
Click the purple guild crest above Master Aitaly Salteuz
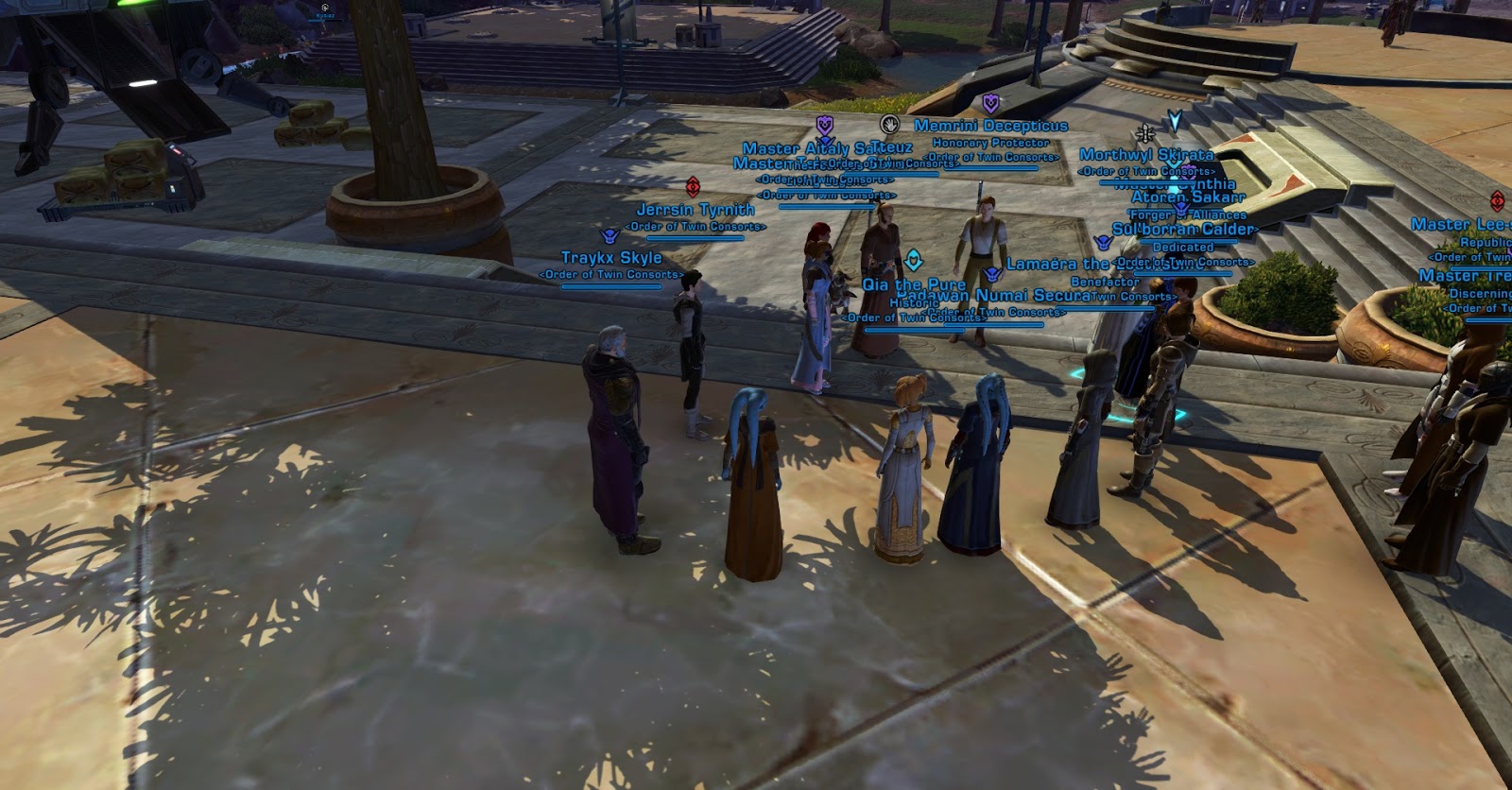823,126
